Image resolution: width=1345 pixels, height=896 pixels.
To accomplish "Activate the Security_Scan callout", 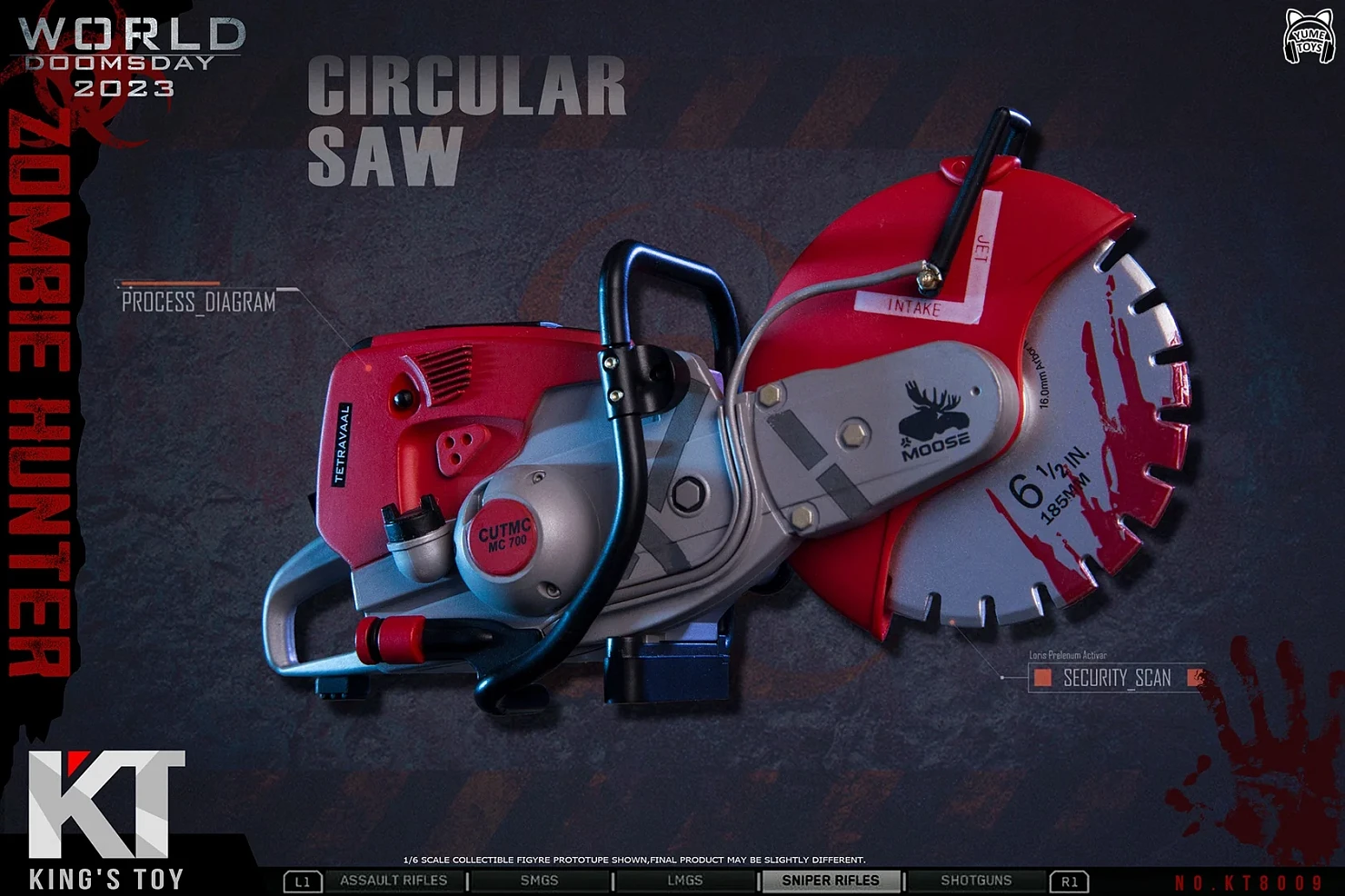I will point(1117,678).
